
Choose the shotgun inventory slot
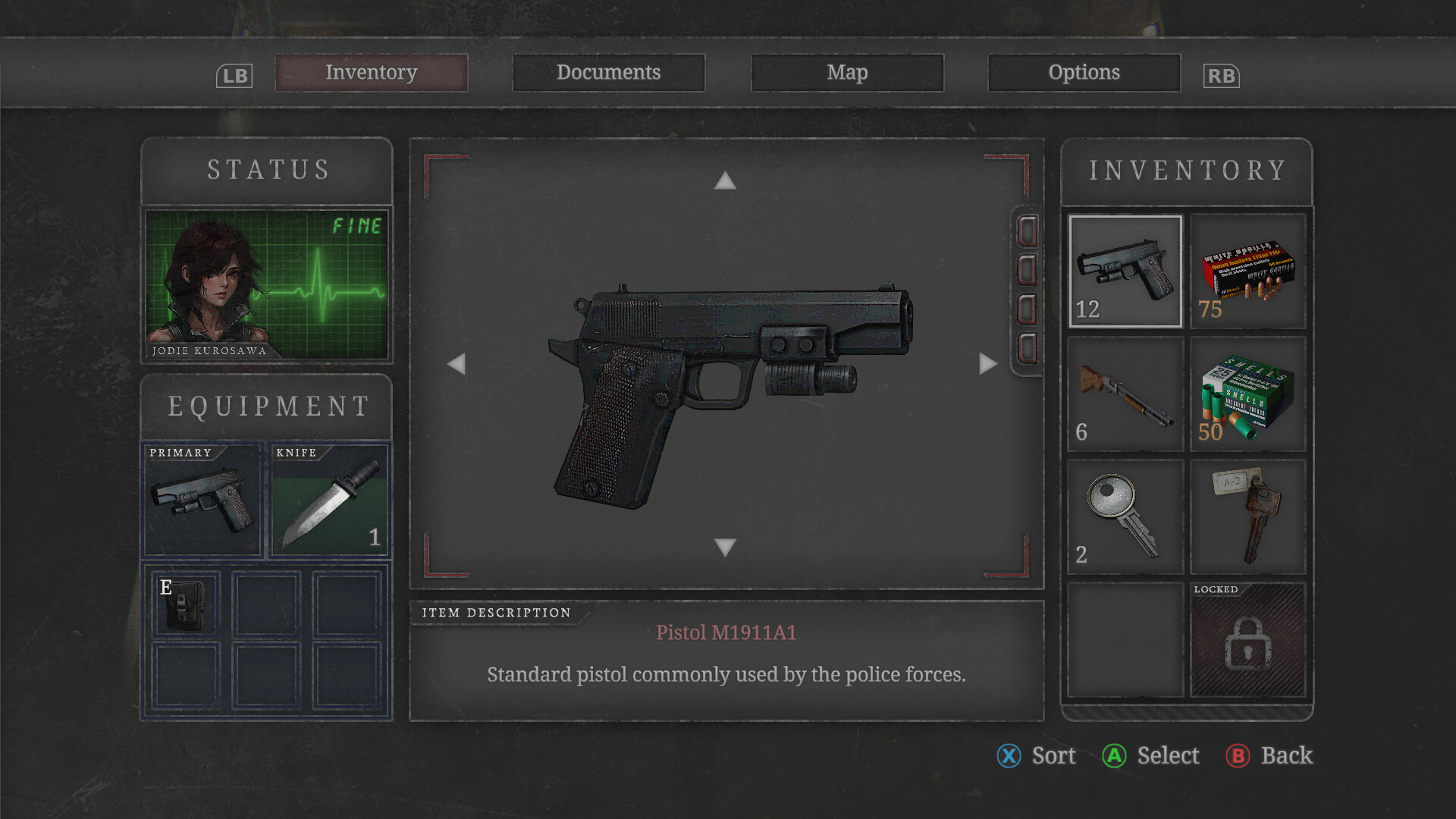(1125, 394)
